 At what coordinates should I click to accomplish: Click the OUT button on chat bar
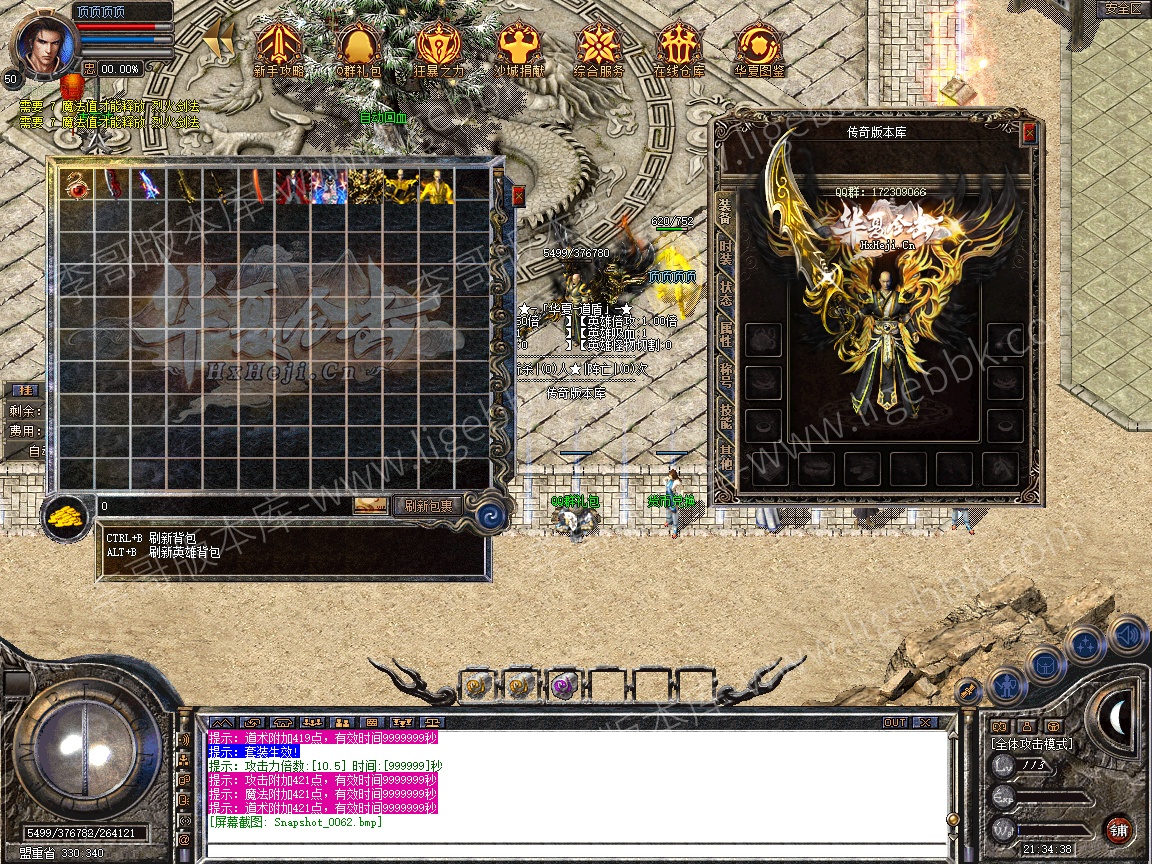(894, 722)
